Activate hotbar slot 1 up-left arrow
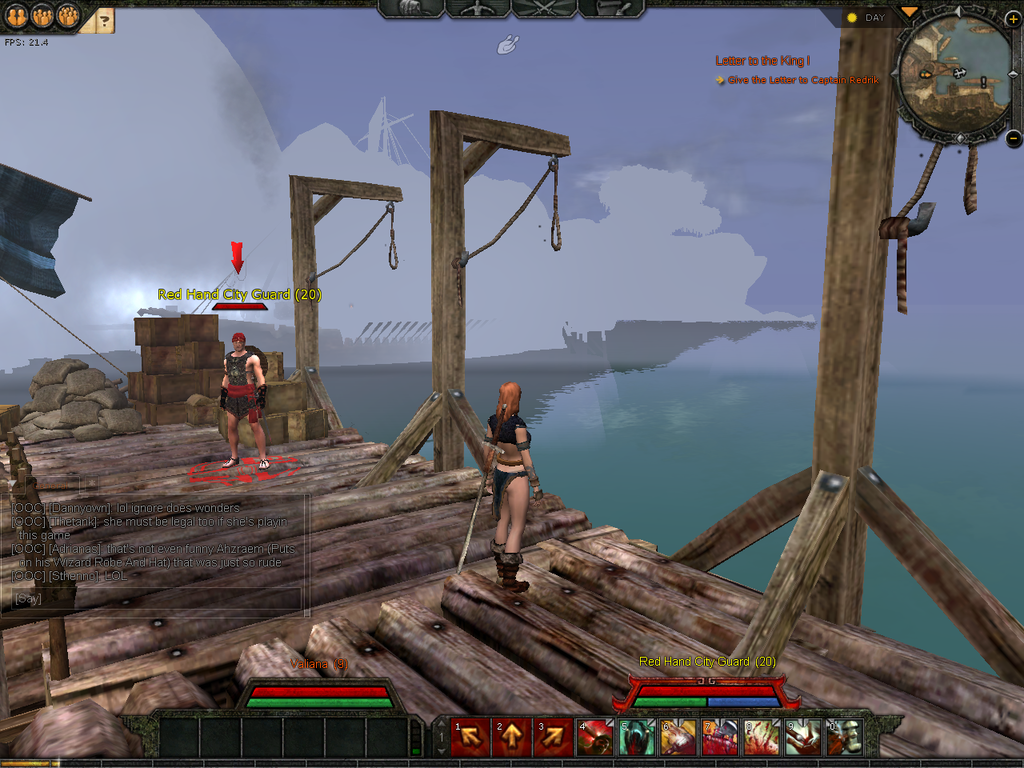Image resolution: width=1024 pixels, height=768 pixels. (469, 738)
